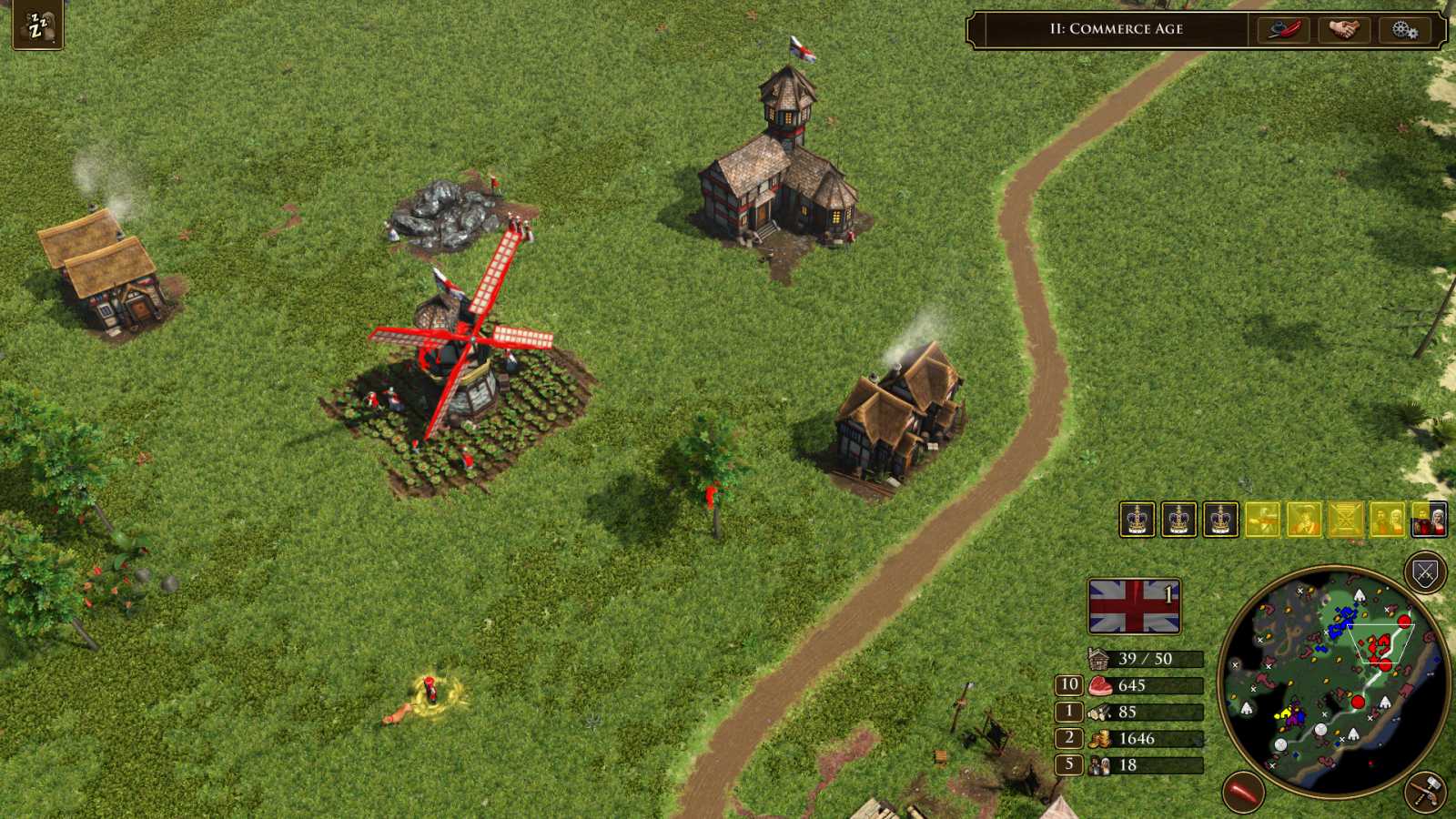Select the third crown shipment card
The height and width of the screenshot is (819, 1456).
(1219, 521)
